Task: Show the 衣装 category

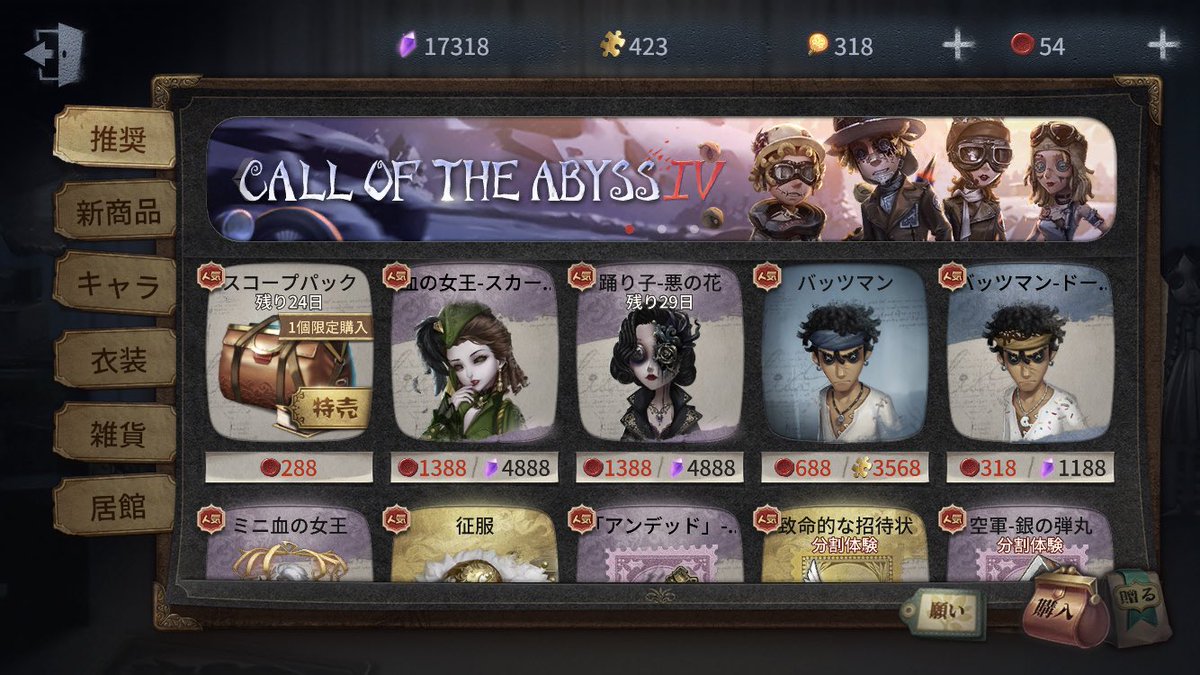Action: 118,359
